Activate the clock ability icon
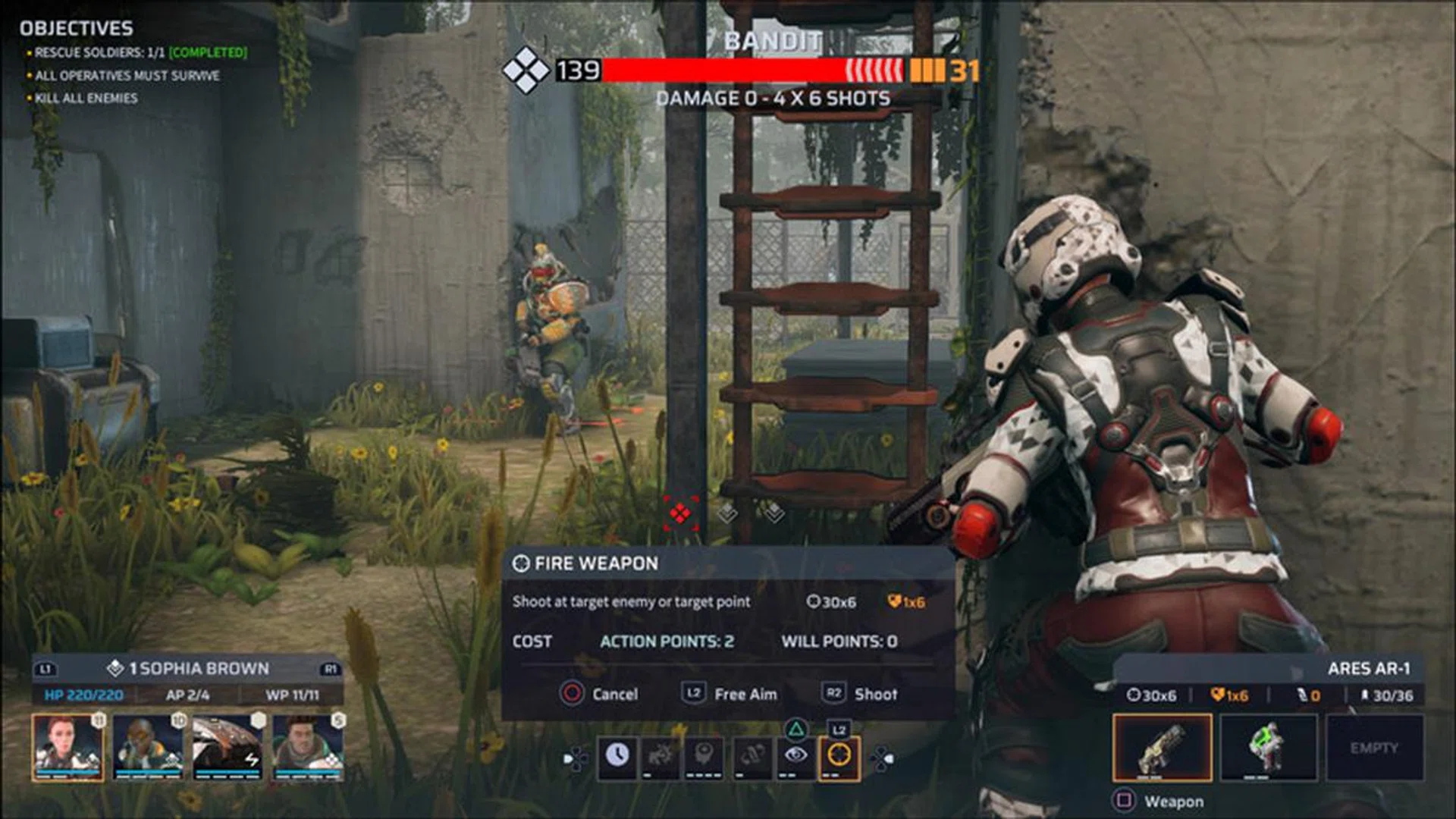The width and height of the screenshot is (1456, 819). click(617, 756)
